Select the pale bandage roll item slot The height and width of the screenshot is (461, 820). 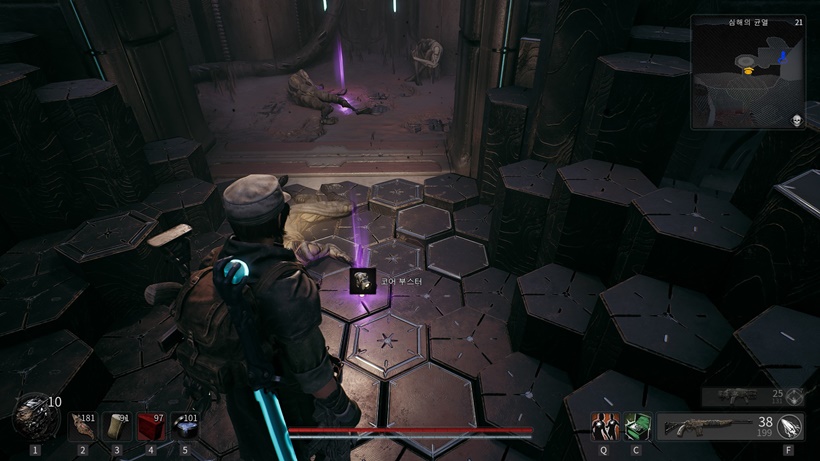[117, 427]
